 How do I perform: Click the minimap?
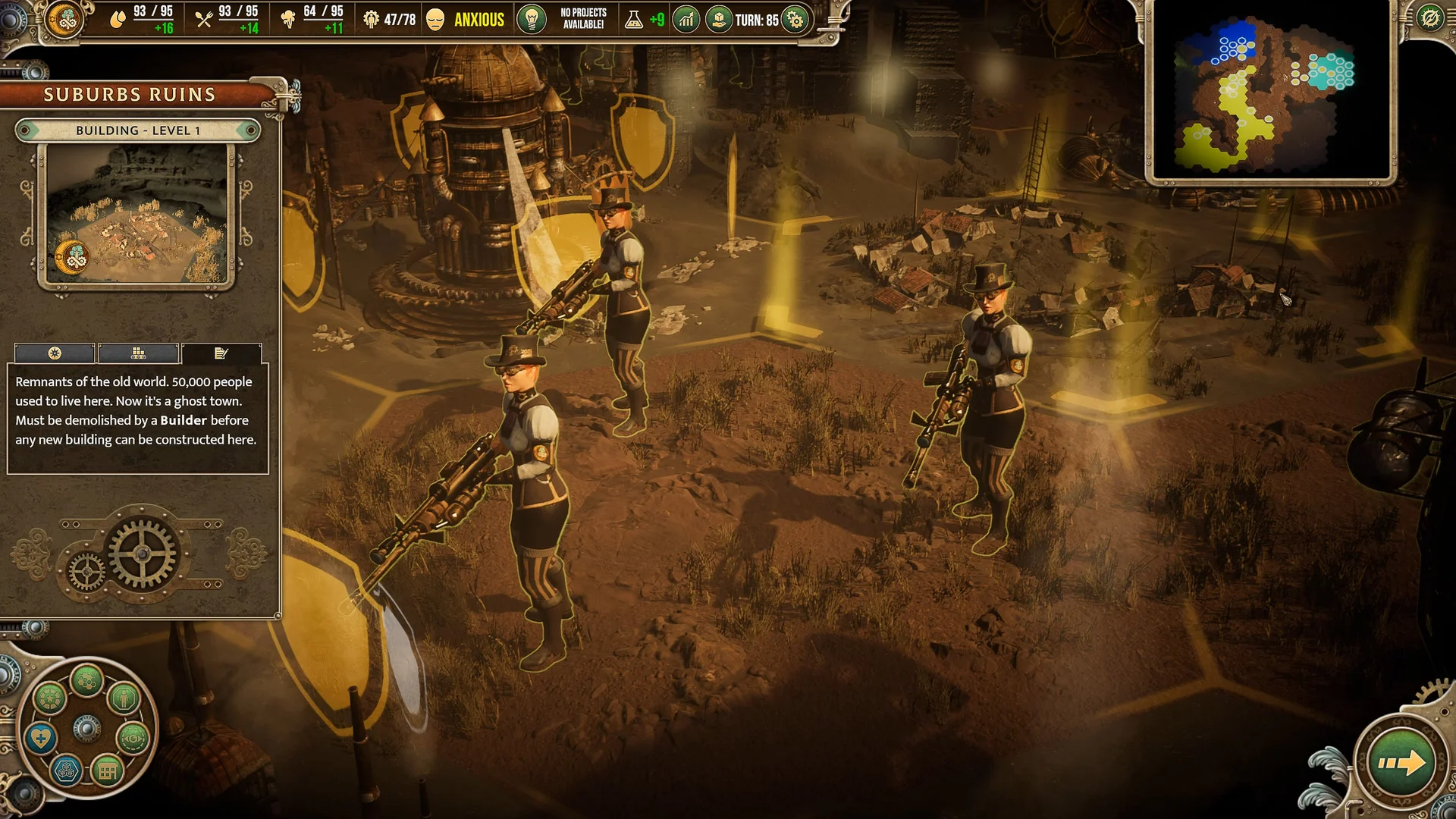point(1270,91)
